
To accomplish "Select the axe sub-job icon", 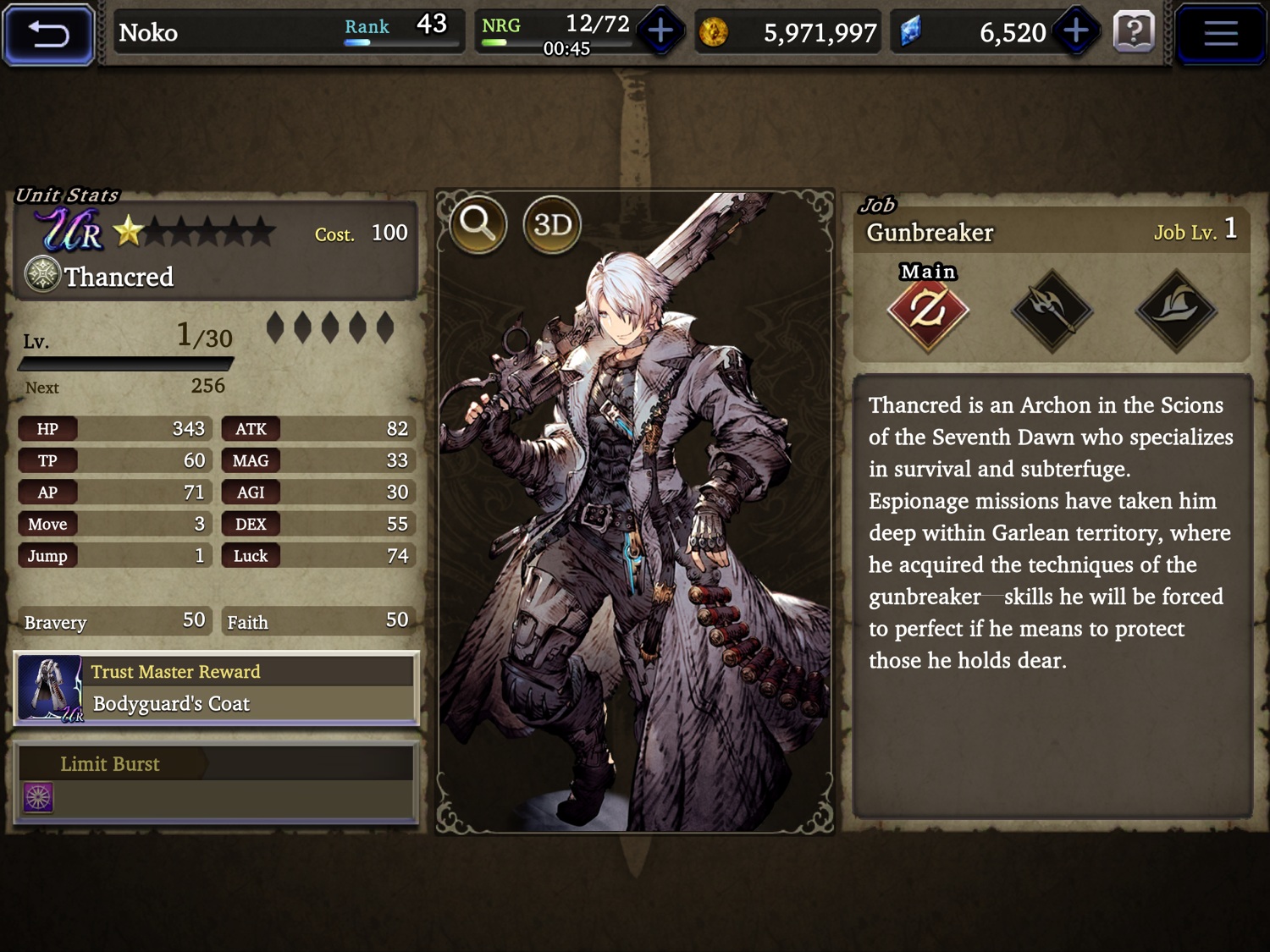I will [x=1052, y=310].
